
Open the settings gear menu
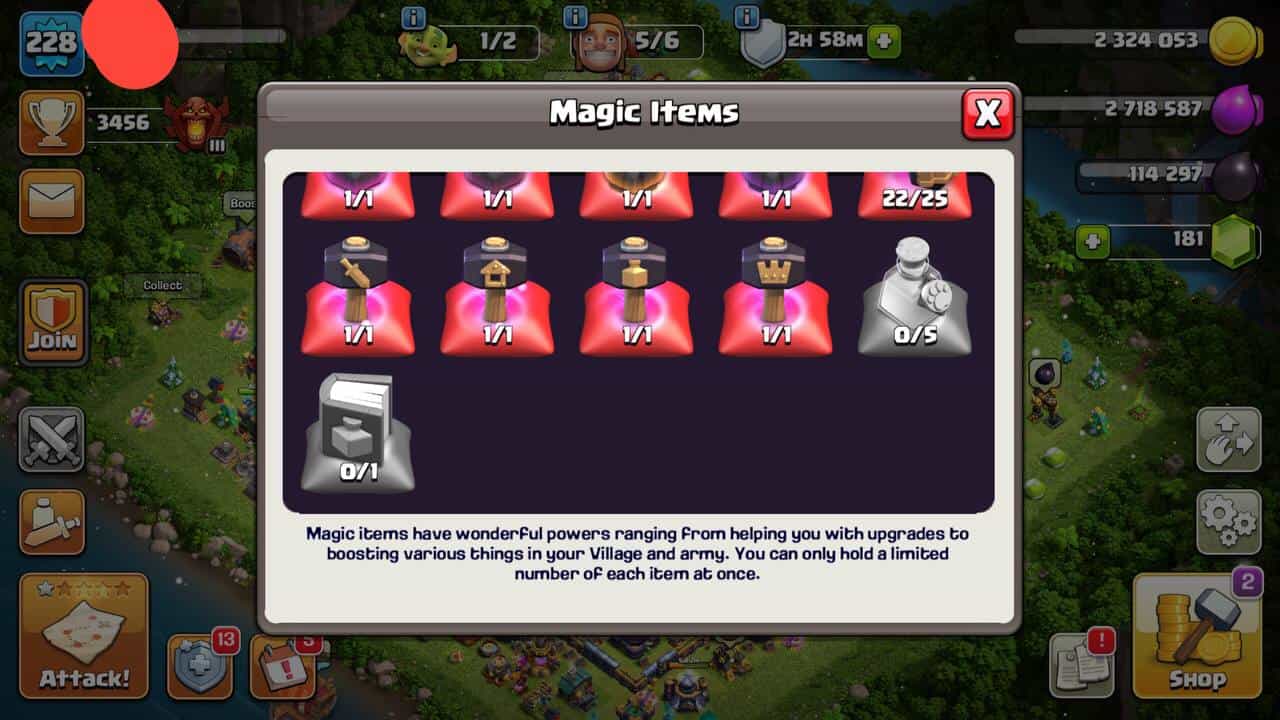pyautogui.click(x=1228, y=520)
